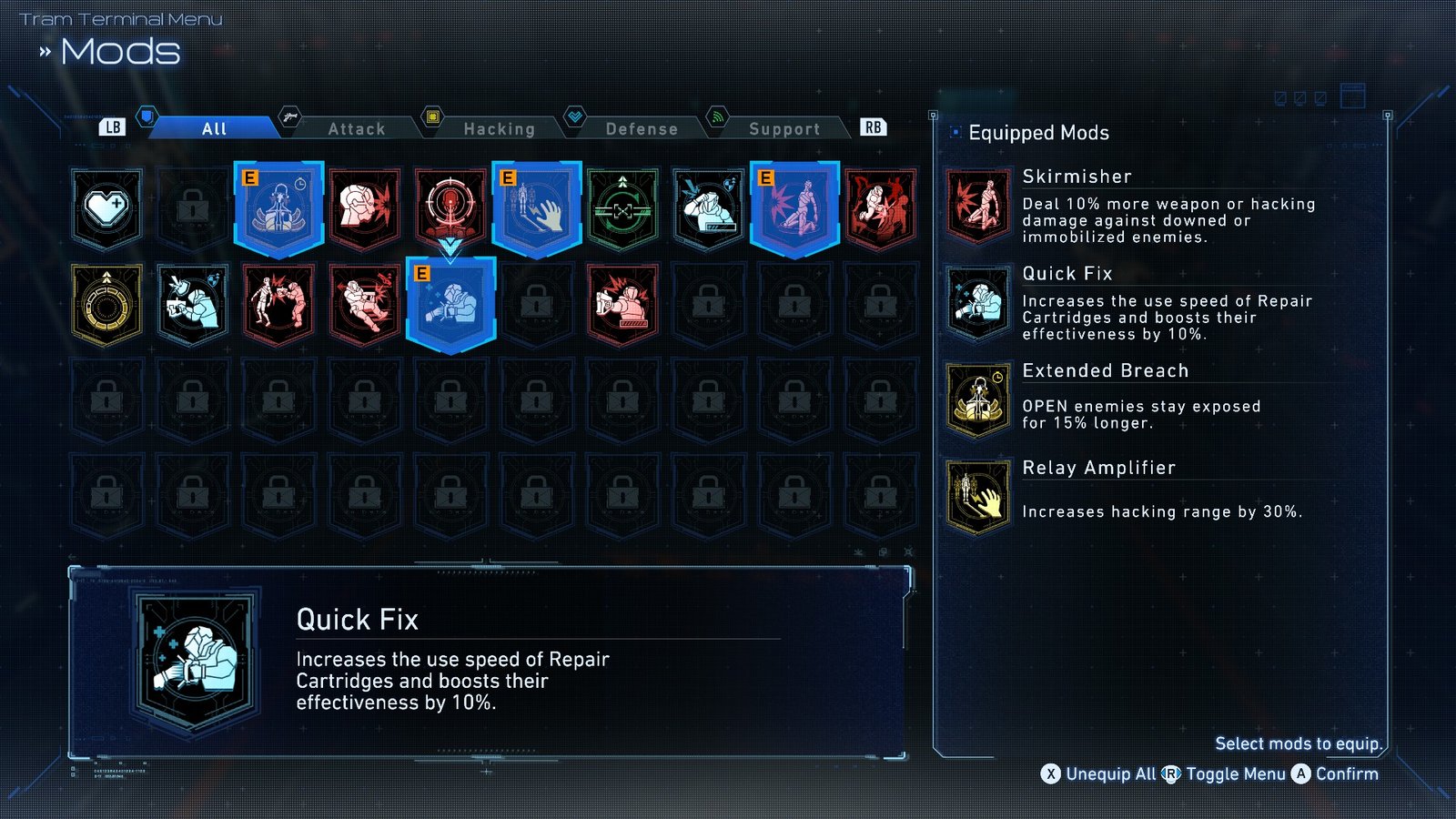Click the Quick Fix icon in the Equipped Mods panel
Viewport: 1456px width, 819px height.
978,302
